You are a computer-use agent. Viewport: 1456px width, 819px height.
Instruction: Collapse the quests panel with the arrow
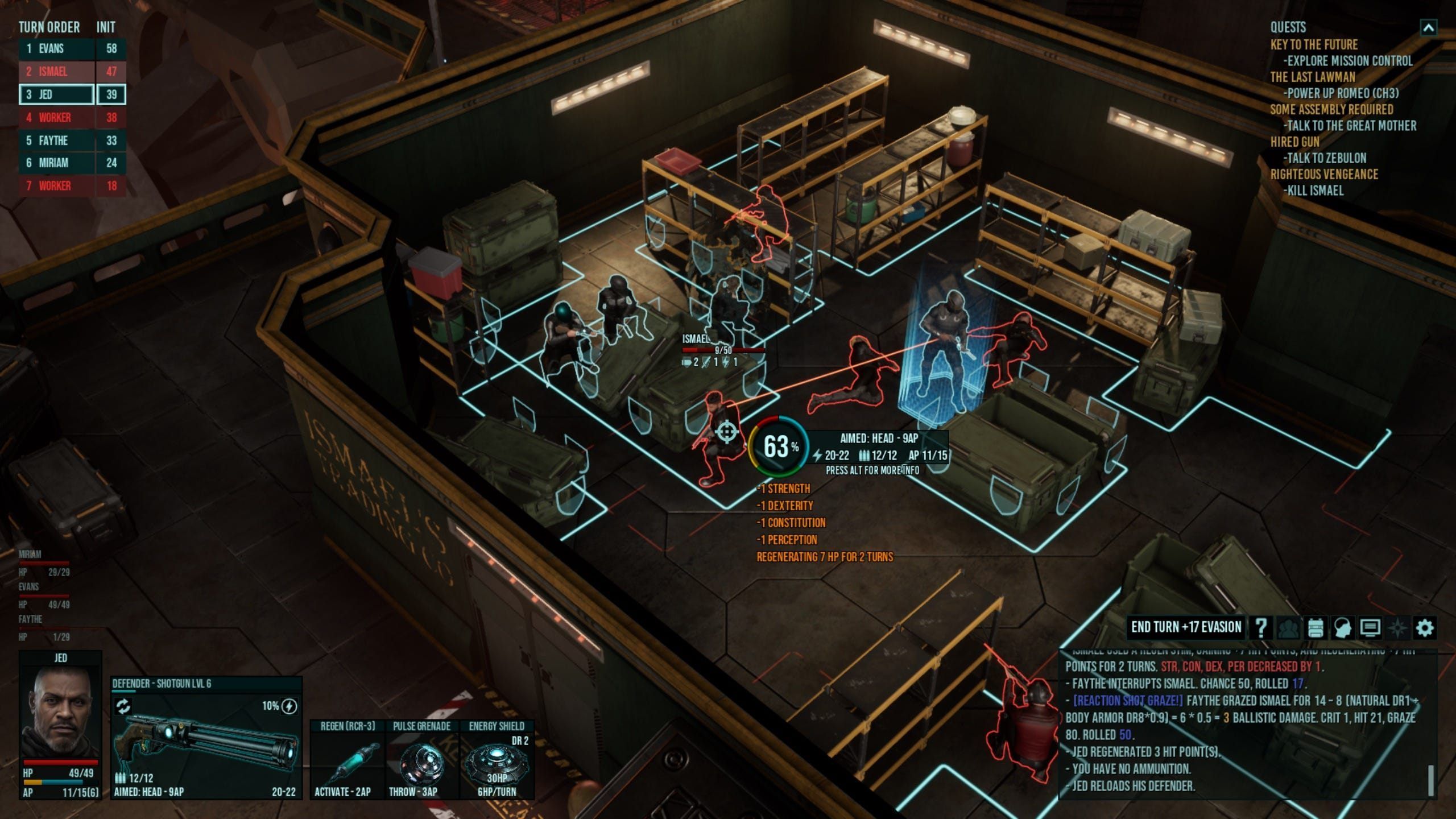coord(1429,27)
